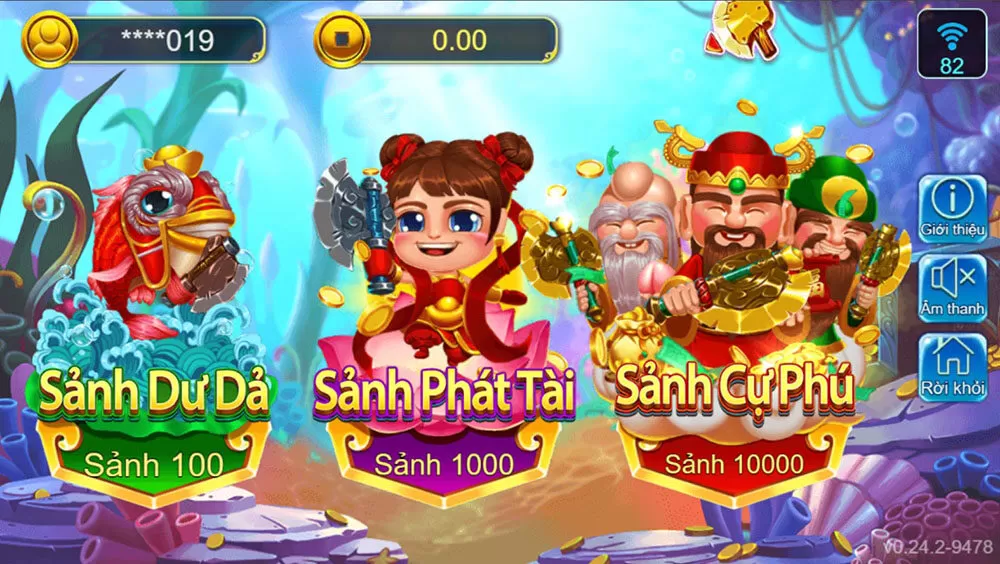Screen dimensions: 1000x564
Task: Toggle the Âm thanh sound button
Action: (x=952, y=286)
